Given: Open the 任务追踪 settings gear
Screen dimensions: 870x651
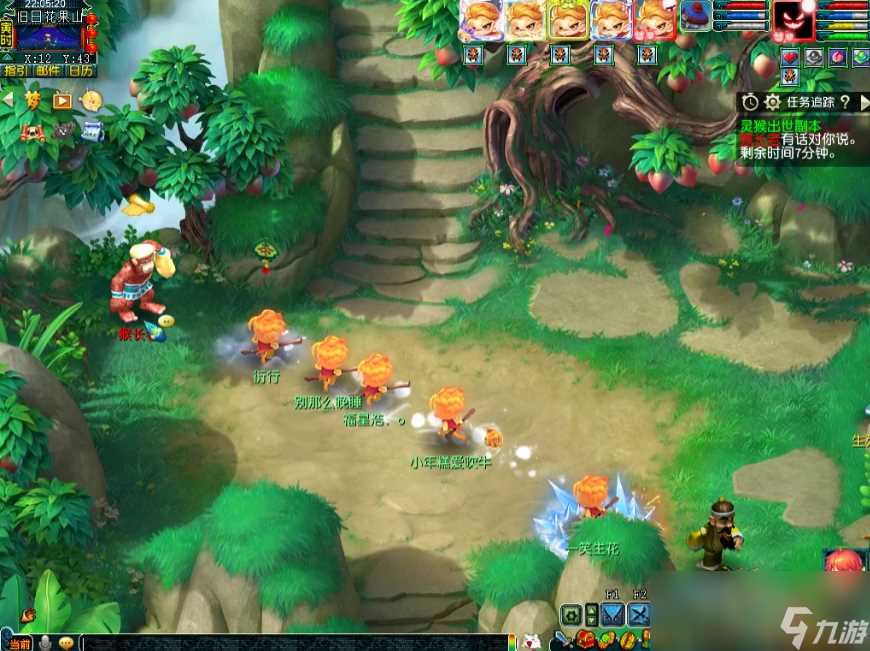Looking at the screenshot, I should coord(772,102).
